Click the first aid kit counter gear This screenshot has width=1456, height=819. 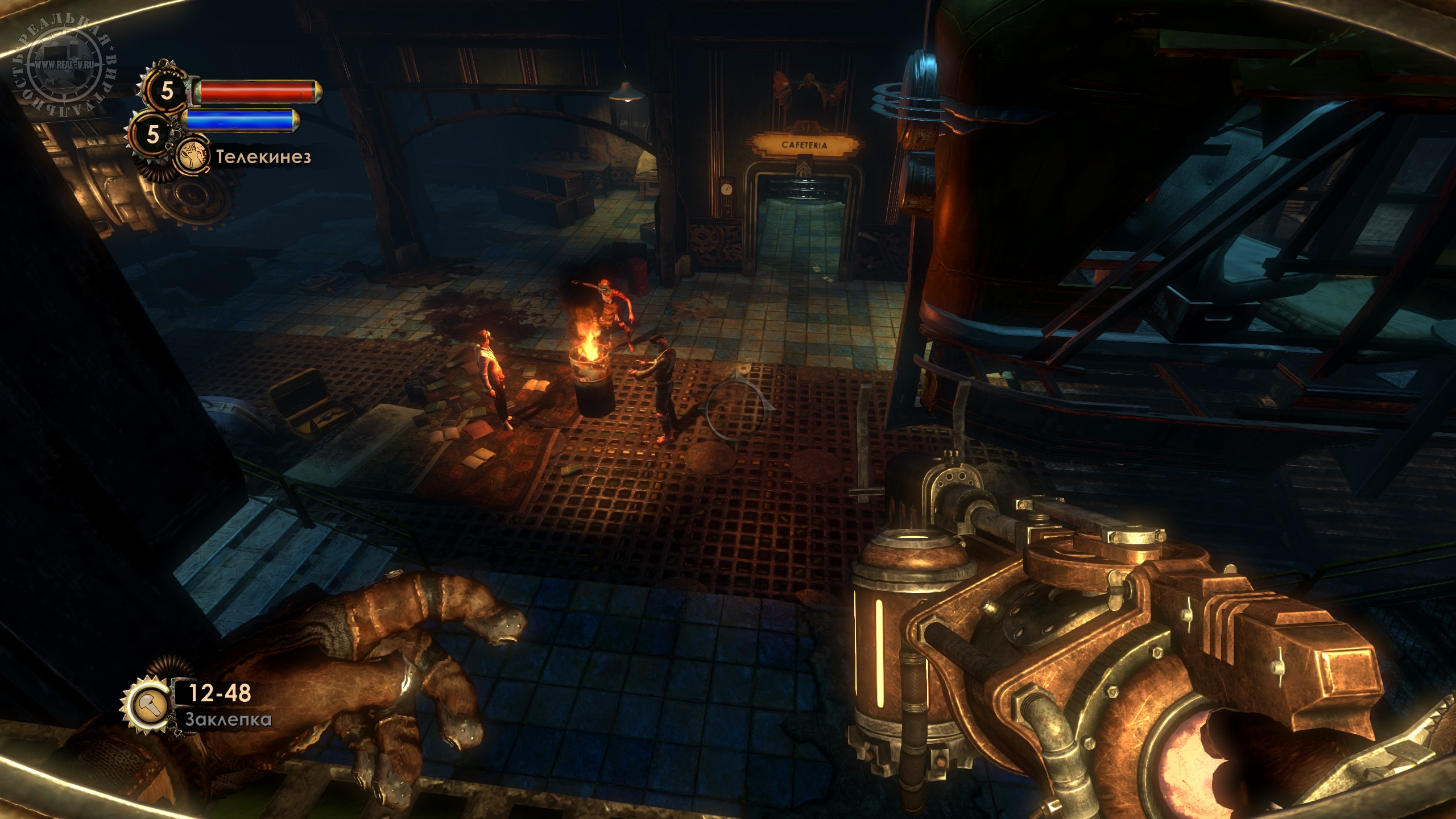tap(167, 90)
